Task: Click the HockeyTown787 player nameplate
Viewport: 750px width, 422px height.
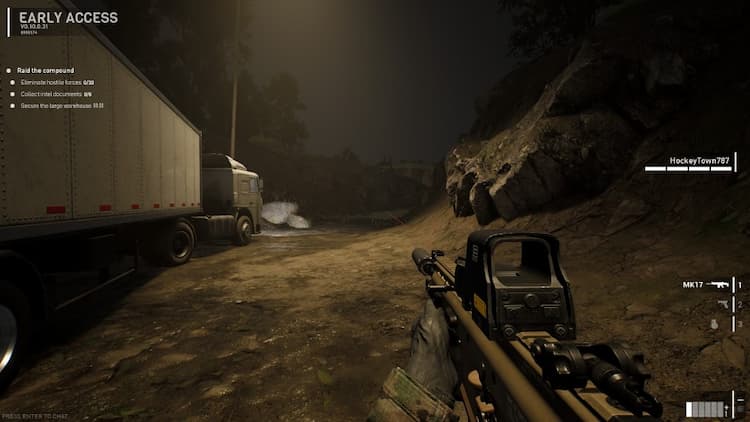Action: (x=699, y=160)
